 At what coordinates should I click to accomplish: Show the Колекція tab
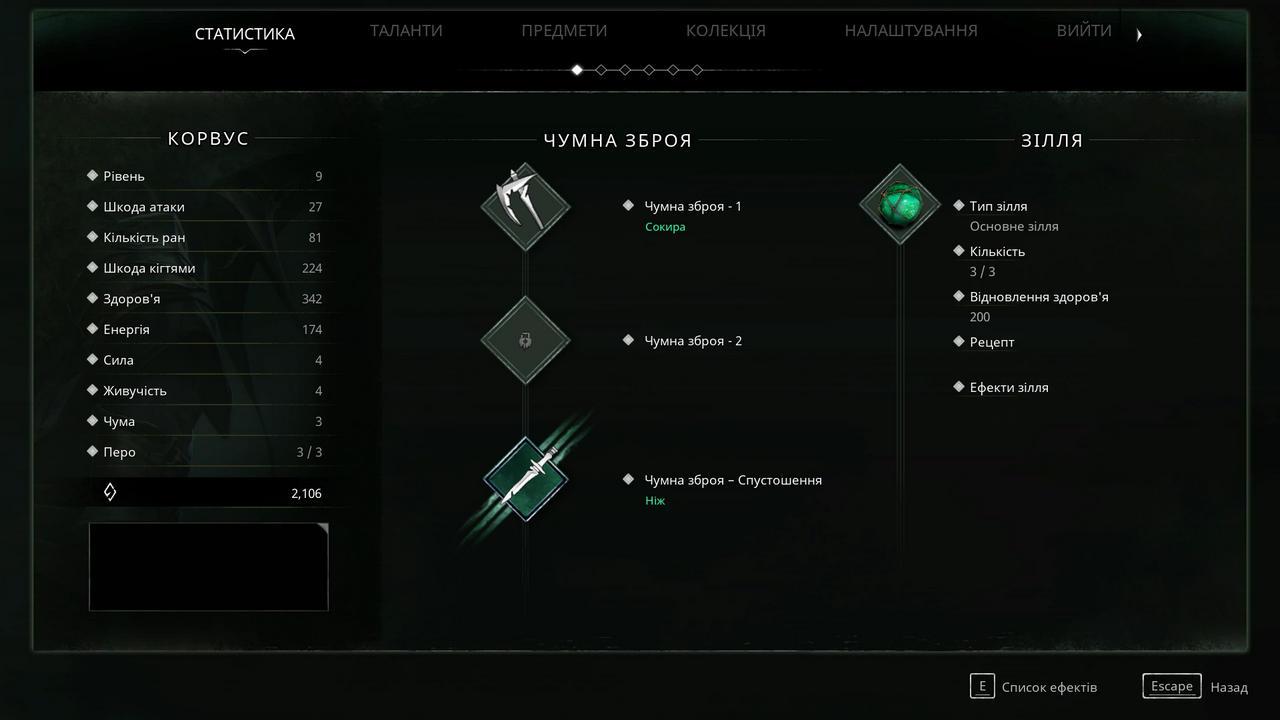point(725,31)
